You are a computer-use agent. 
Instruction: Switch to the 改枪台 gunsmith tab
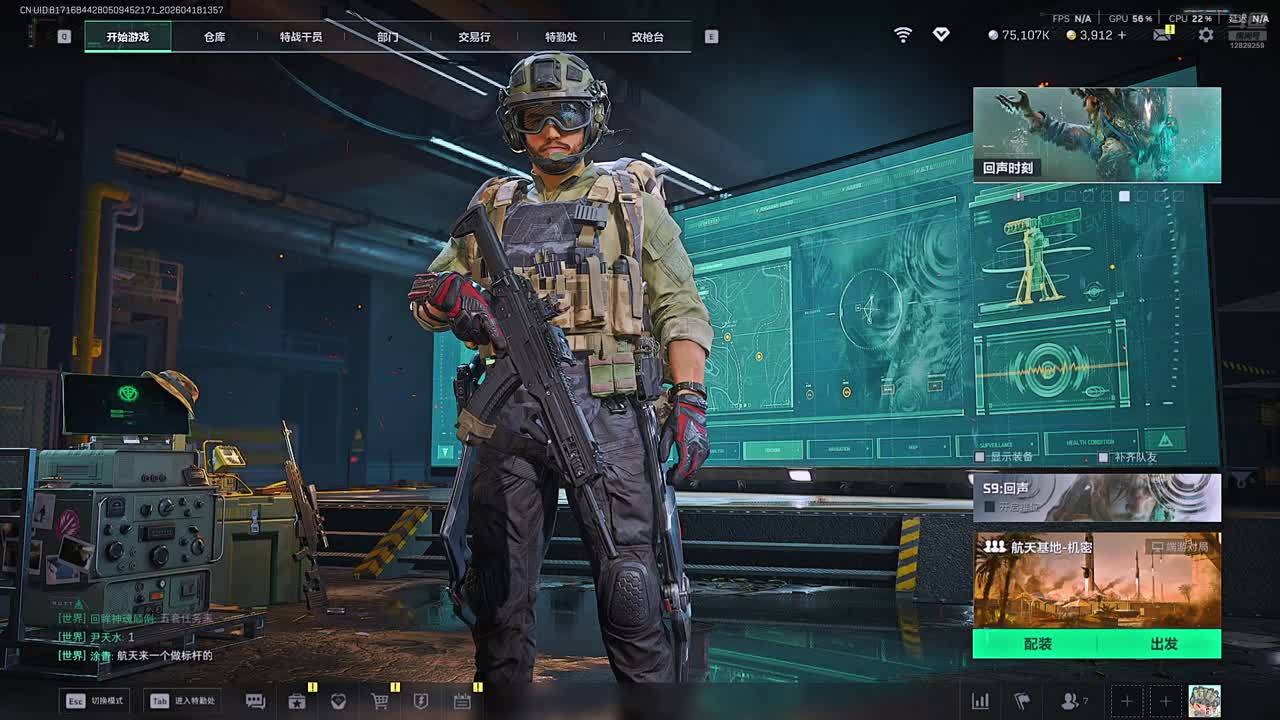647,37
